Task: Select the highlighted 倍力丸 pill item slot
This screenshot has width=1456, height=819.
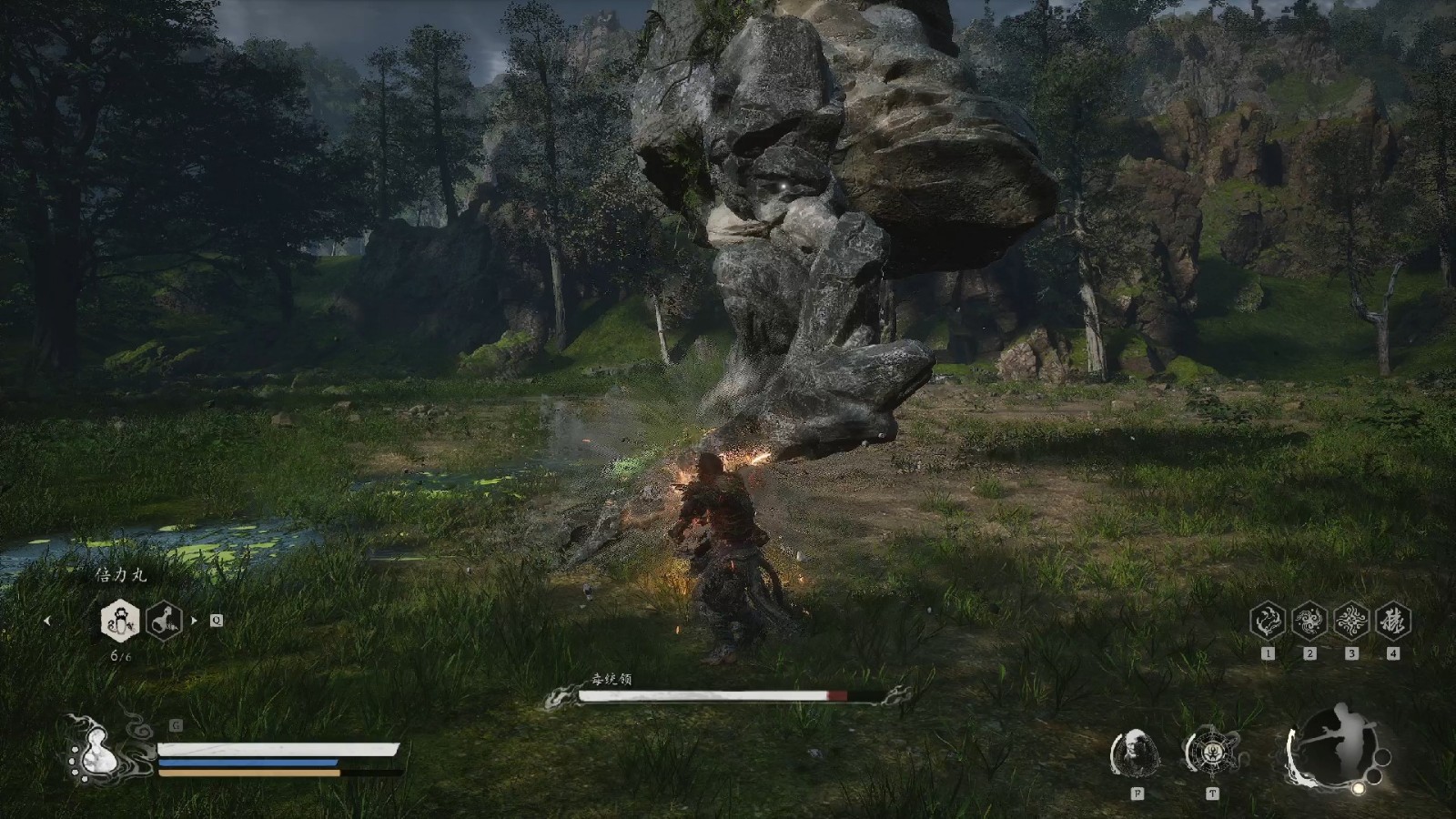Action: click(x=119, y=622)
